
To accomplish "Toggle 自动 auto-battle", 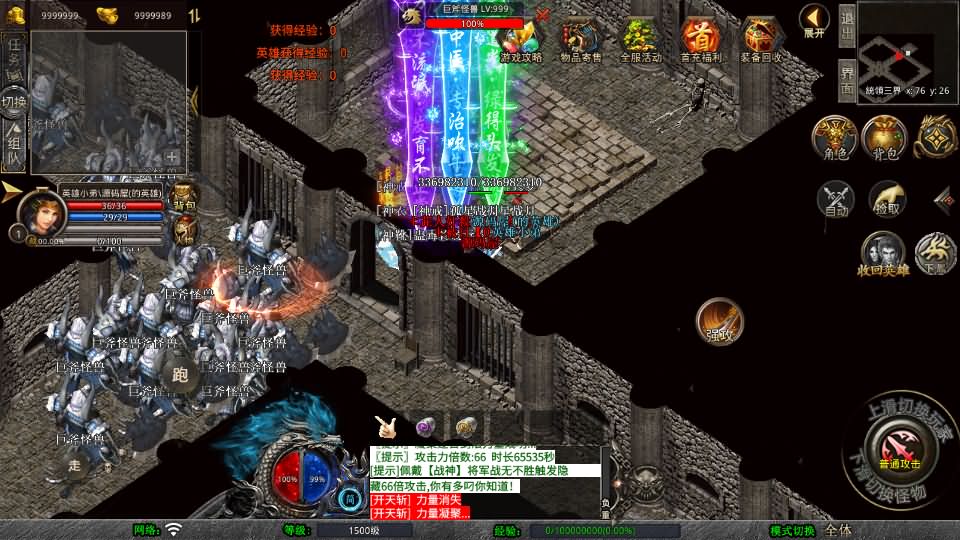I will pyautogui.click(x=836, y=199).
